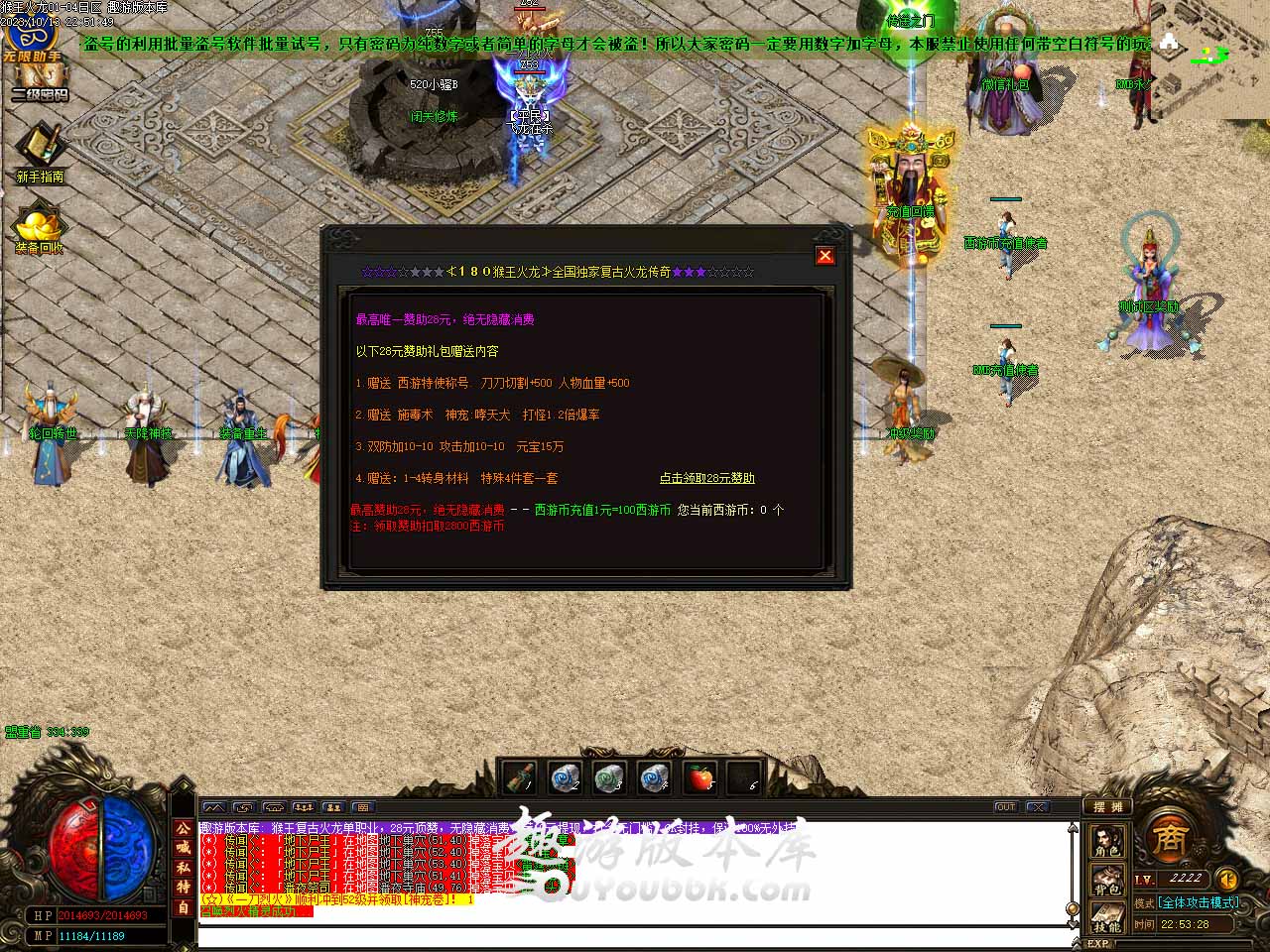
Task: Change the 全体攻击模式 attack mode
Action: pyautogui.click(x=1199, y=902)
